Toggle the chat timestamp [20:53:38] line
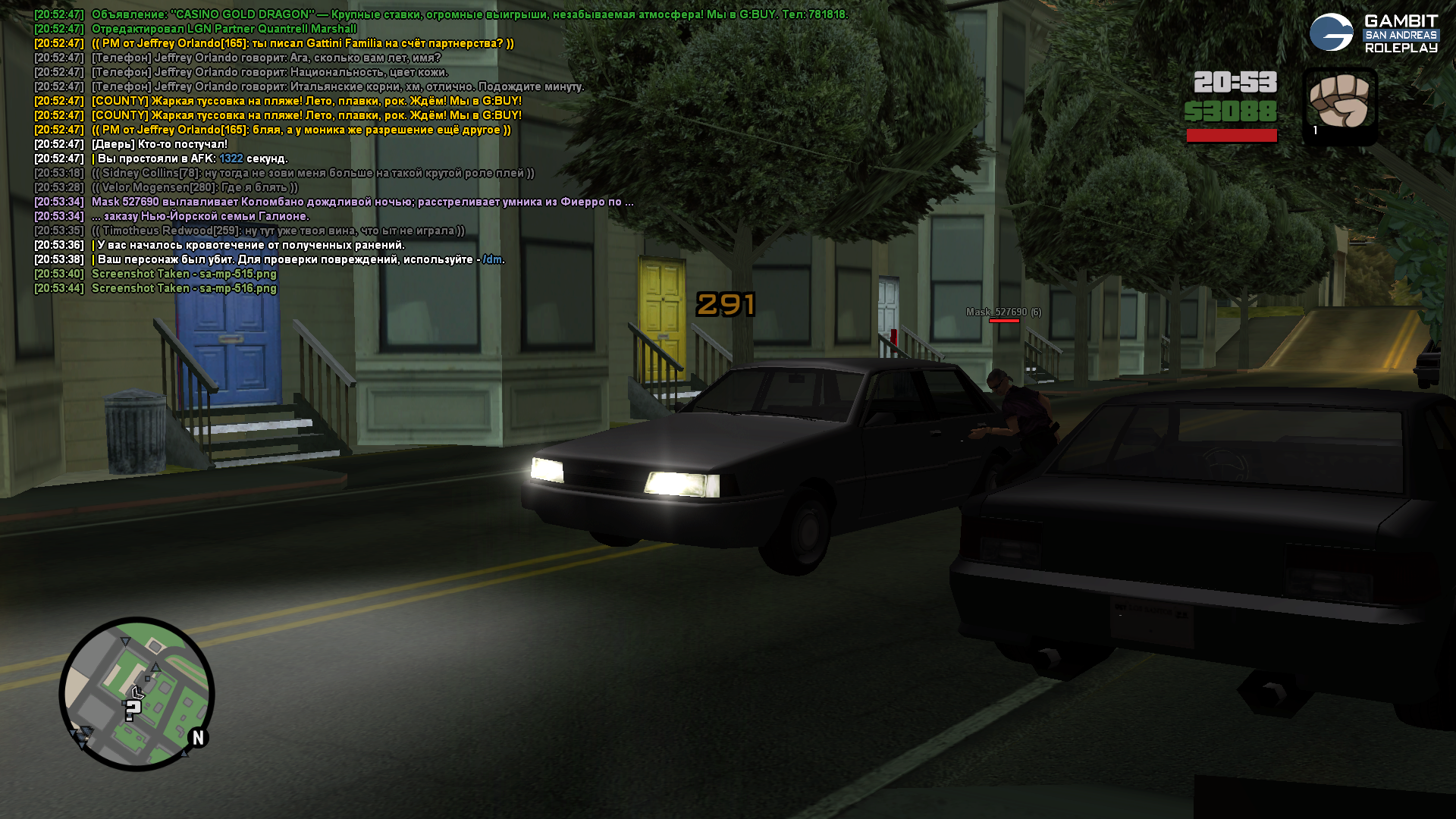 click(x=59, y=259)
